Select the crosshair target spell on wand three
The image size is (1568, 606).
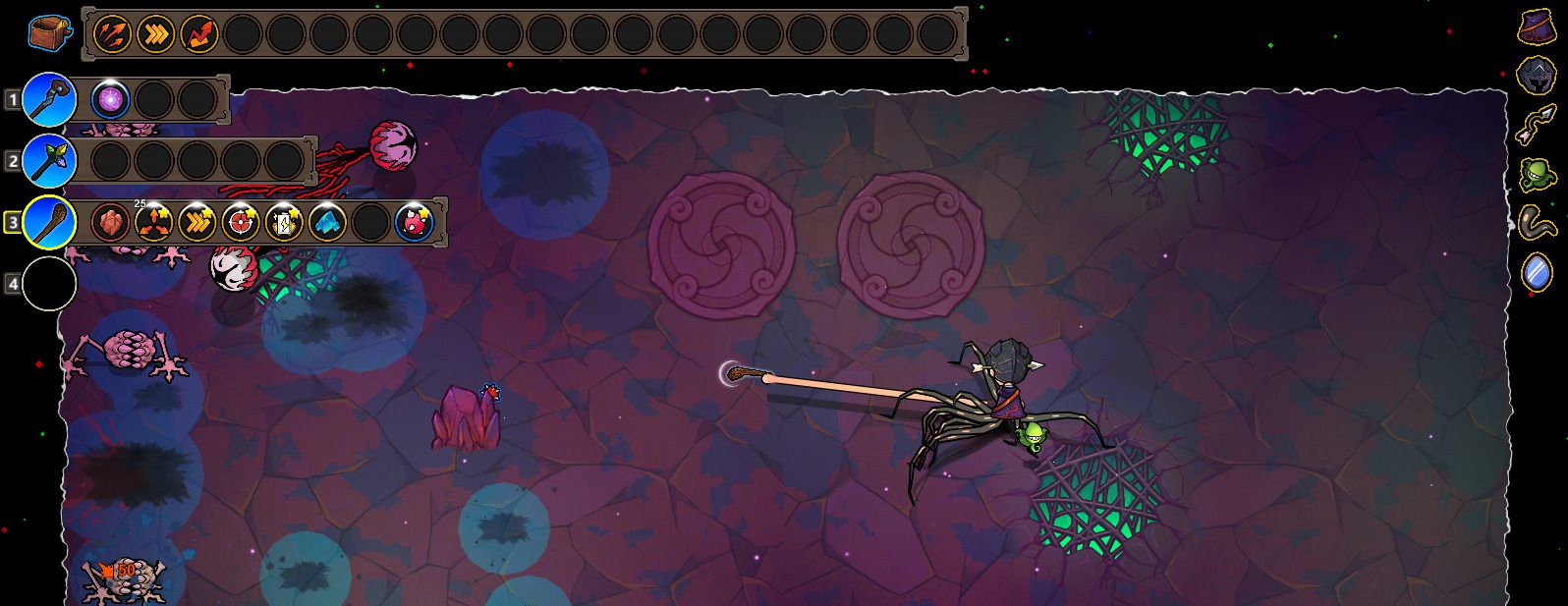point(241,222)
